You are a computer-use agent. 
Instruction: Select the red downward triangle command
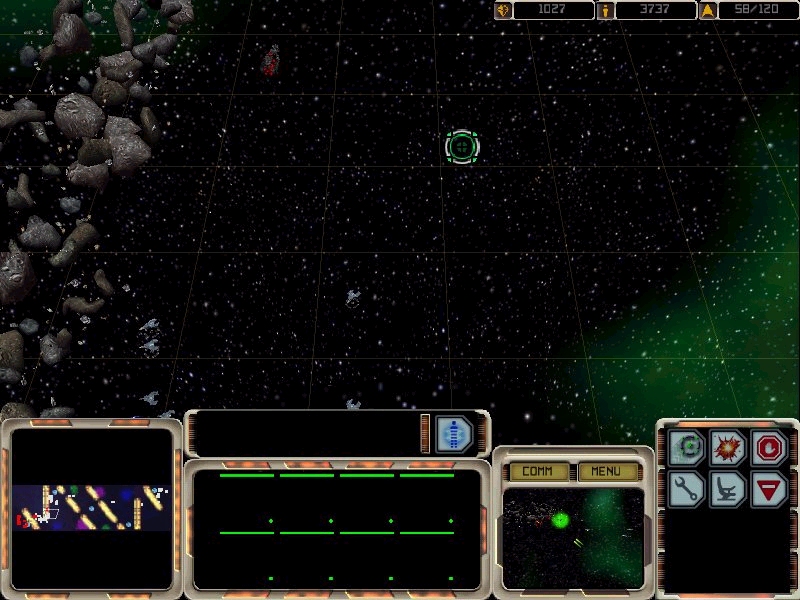pyautogui.click(x=769, y=489)
